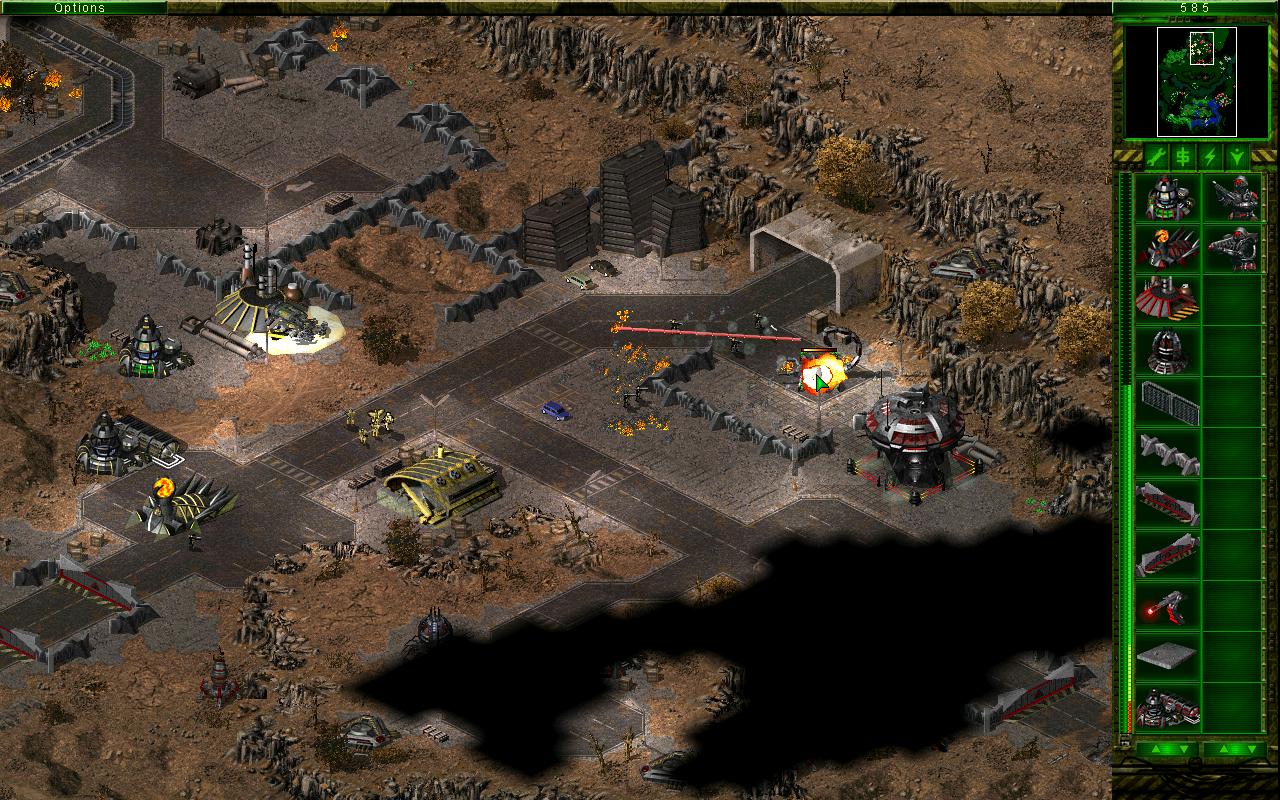
Task: Select the dome-shaped radar structure icon
Action: tap(1167, 352)
